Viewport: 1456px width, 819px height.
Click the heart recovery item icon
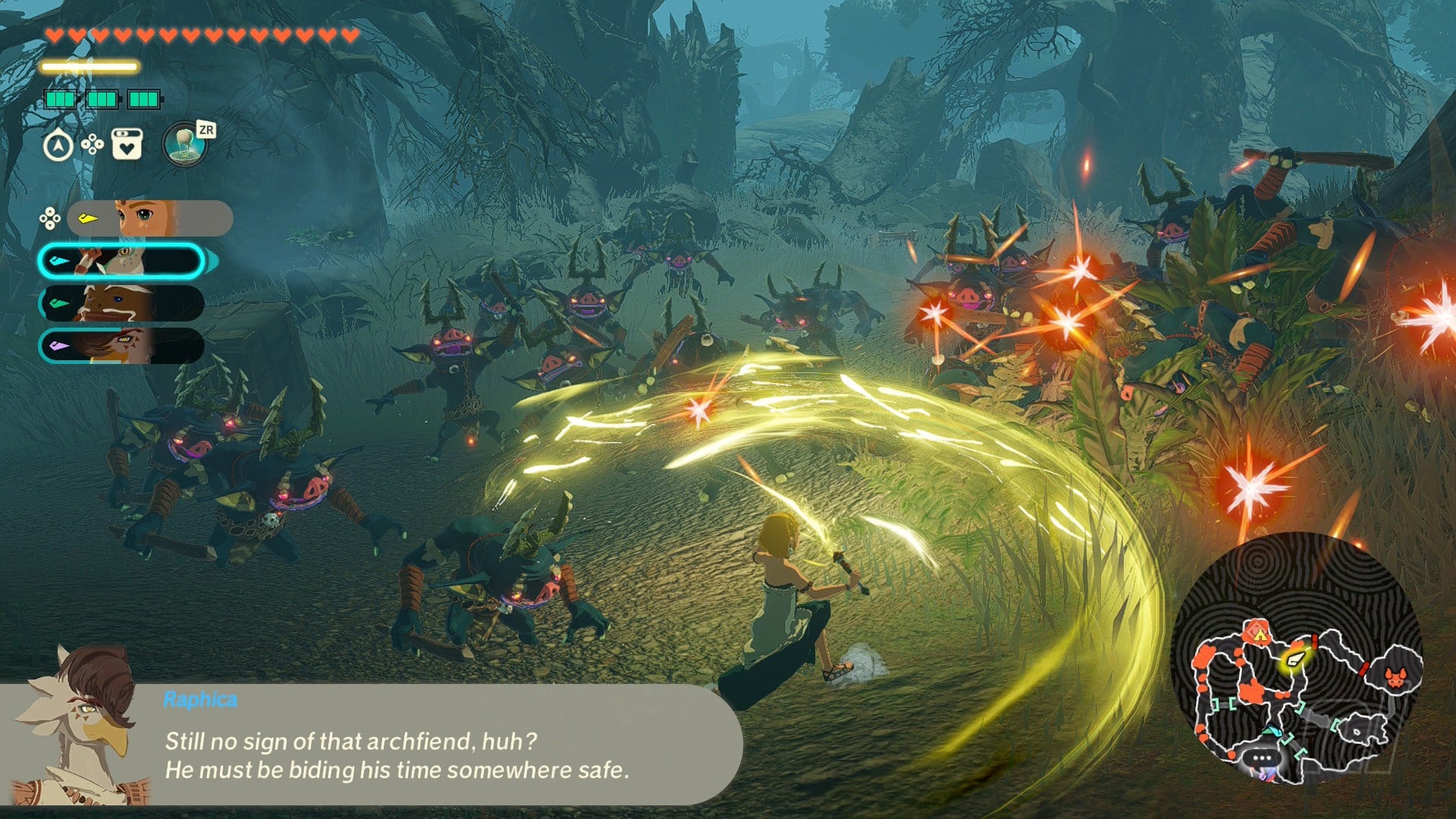coord(127,144)
